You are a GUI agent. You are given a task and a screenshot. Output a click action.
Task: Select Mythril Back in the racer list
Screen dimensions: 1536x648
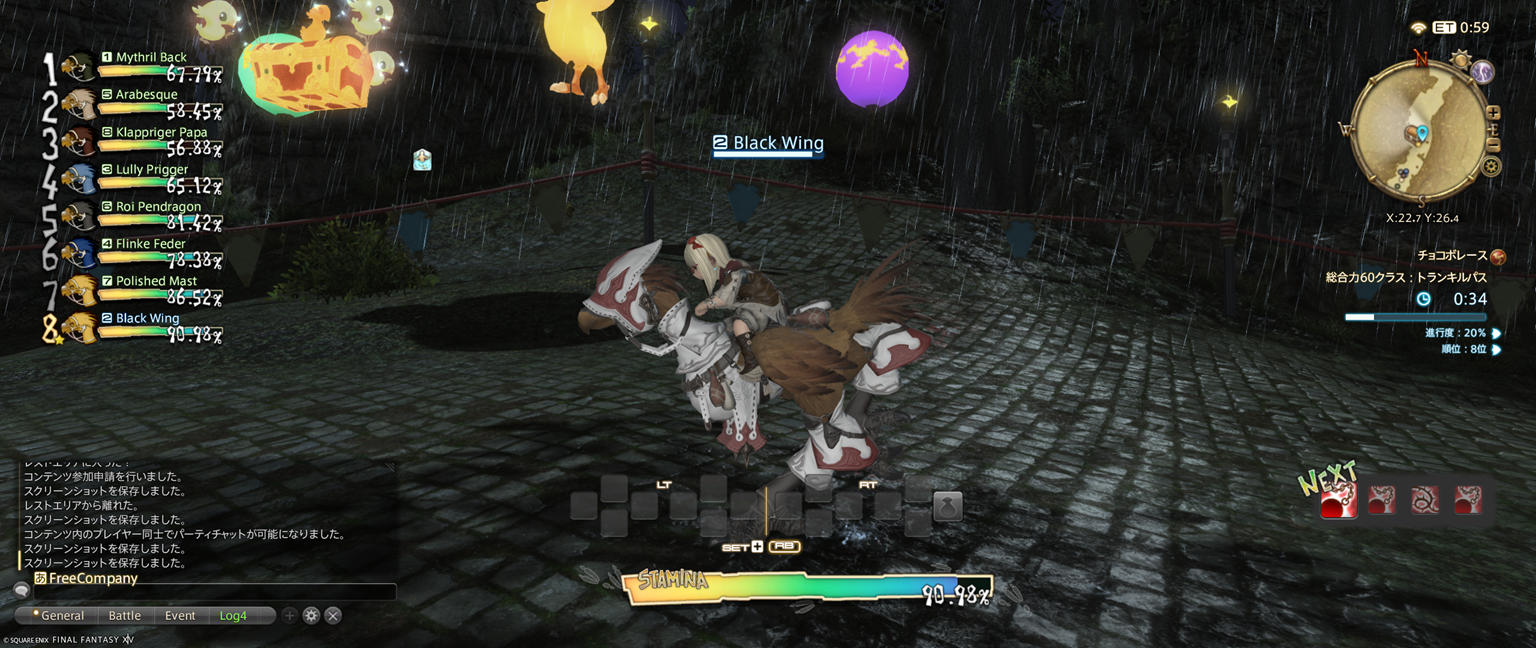pyautogui.click(x=151, y=58)
